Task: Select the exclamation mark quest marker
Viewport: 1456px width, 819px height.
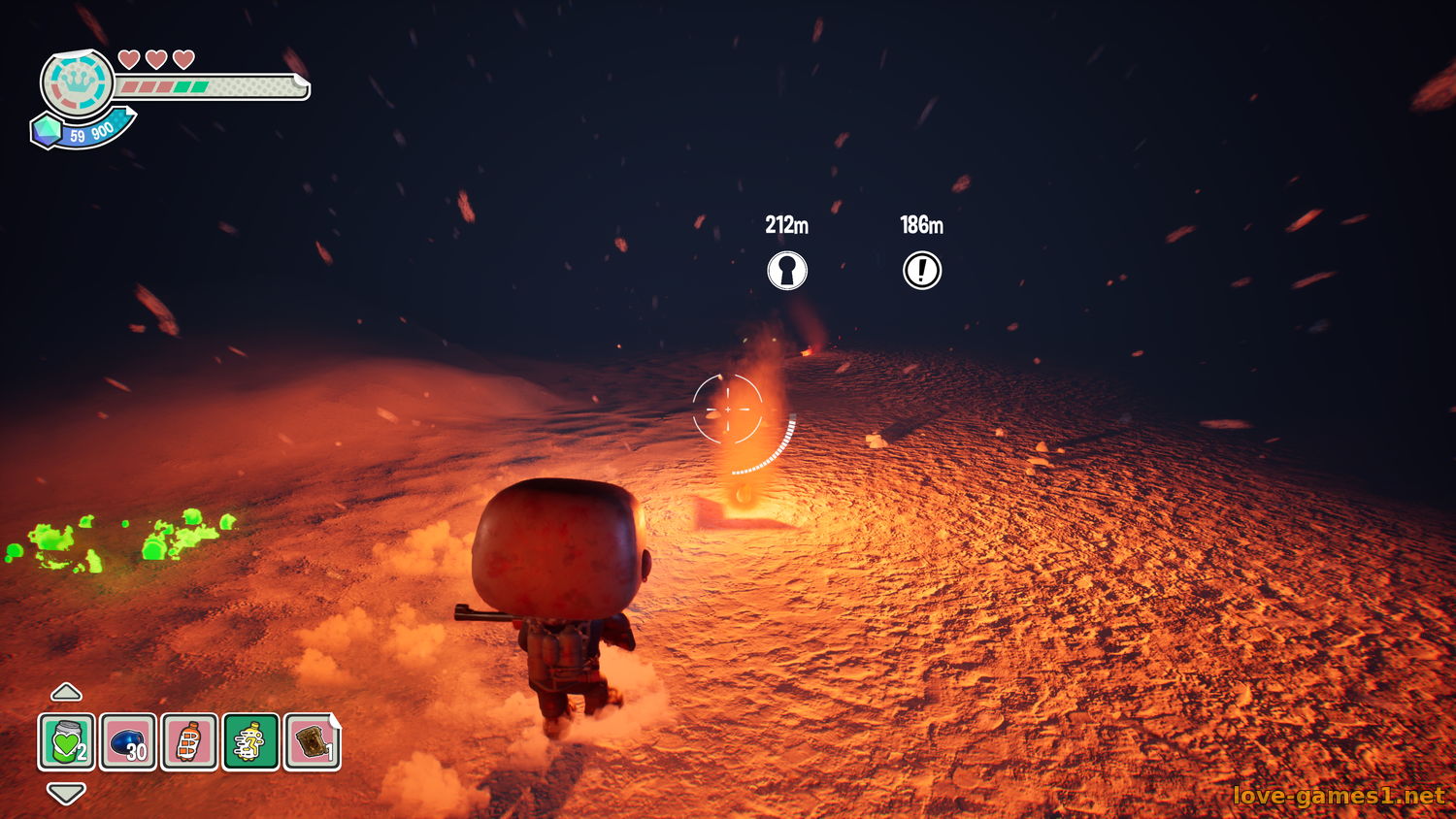Action: [x=922, y=270]
